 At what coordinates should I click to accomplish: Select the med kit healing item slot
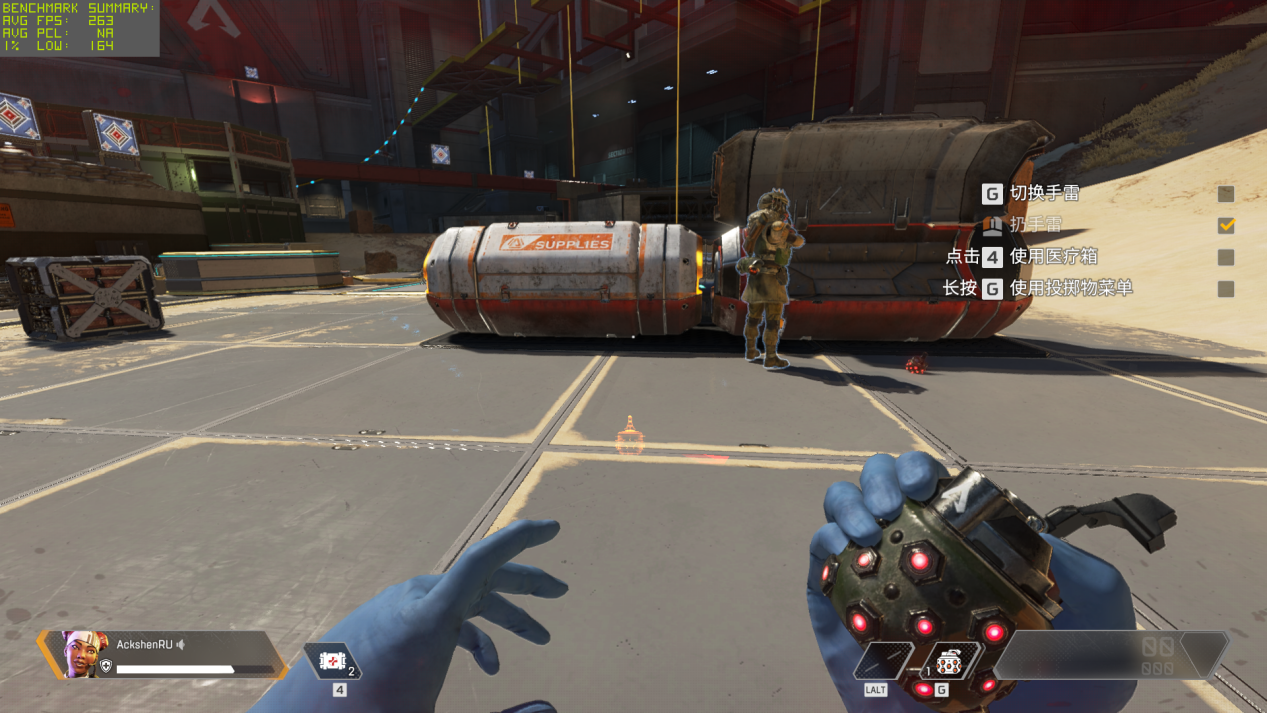pos(332,662)
